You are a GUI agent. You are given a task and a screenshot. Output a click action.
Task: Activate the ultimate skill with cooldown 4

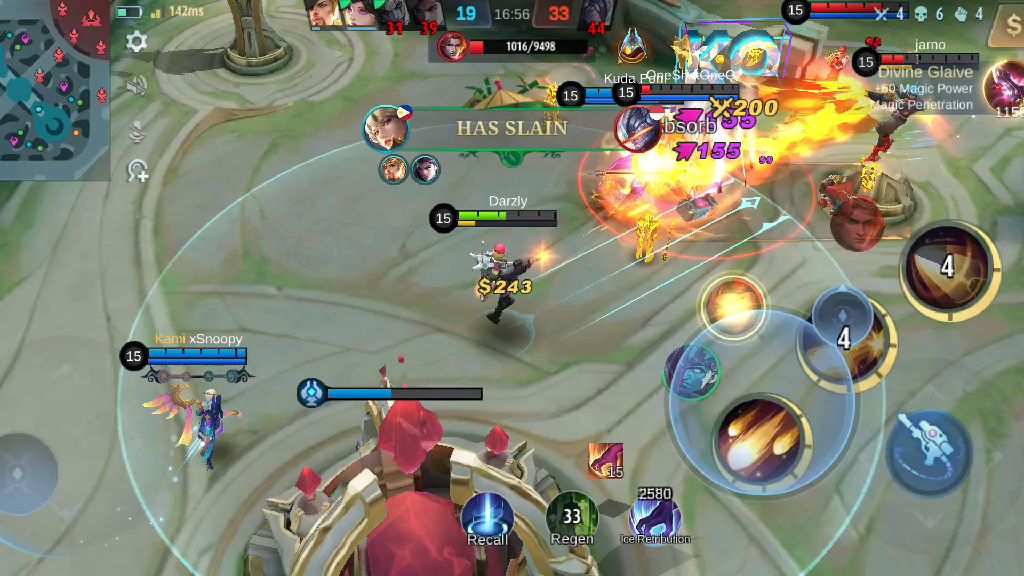tap(945, 265)
